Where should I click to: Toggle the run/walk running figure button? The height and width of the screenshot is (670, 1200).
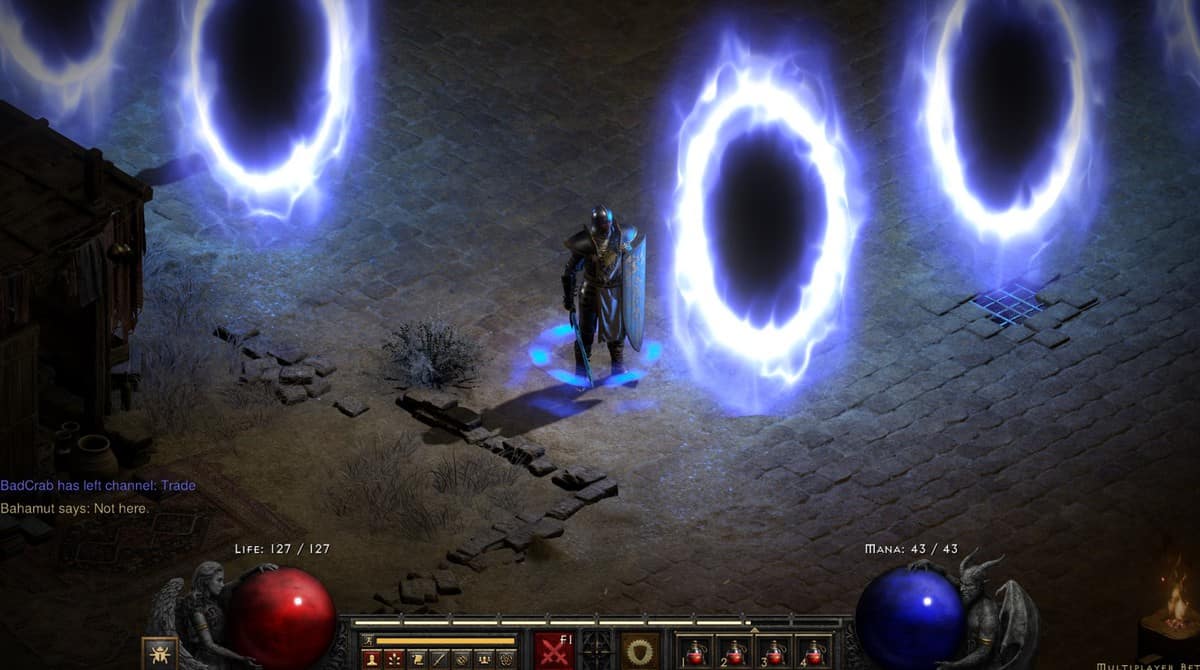click(x=366, y=640)
